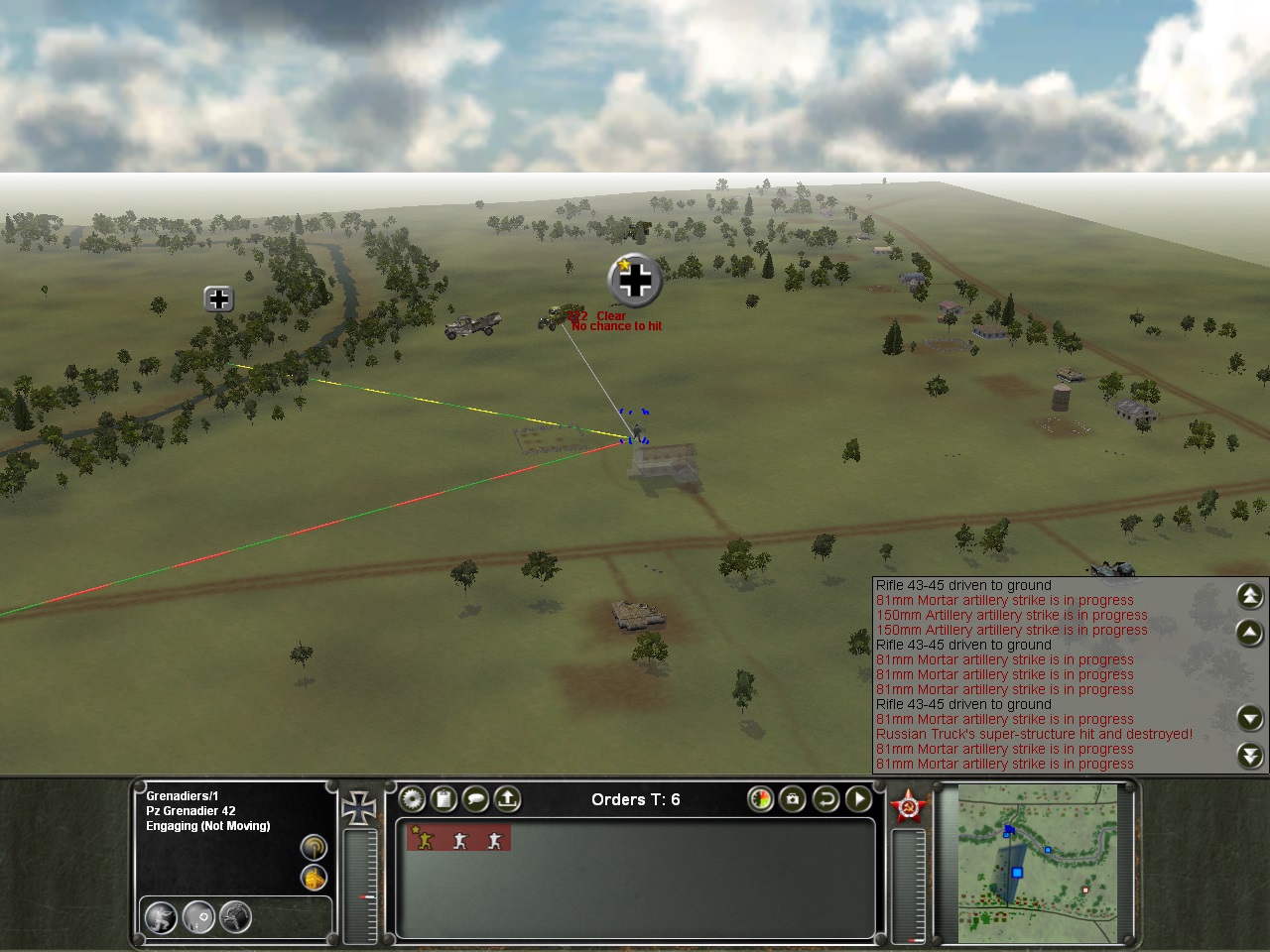
Task: Open the clipboard briefing button
Action: [444, 798]
